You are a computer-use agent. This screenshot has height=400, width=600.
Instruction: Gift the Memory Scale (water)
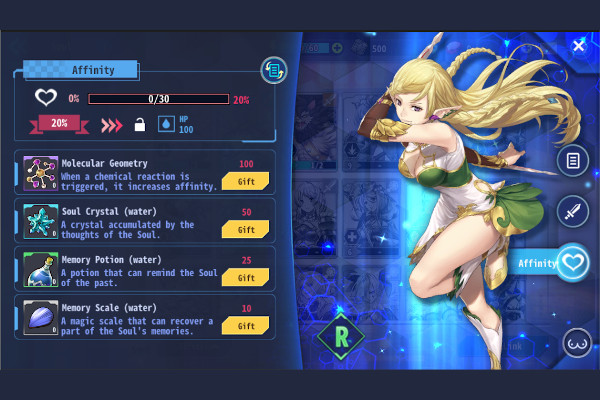(x=246, y=325)
